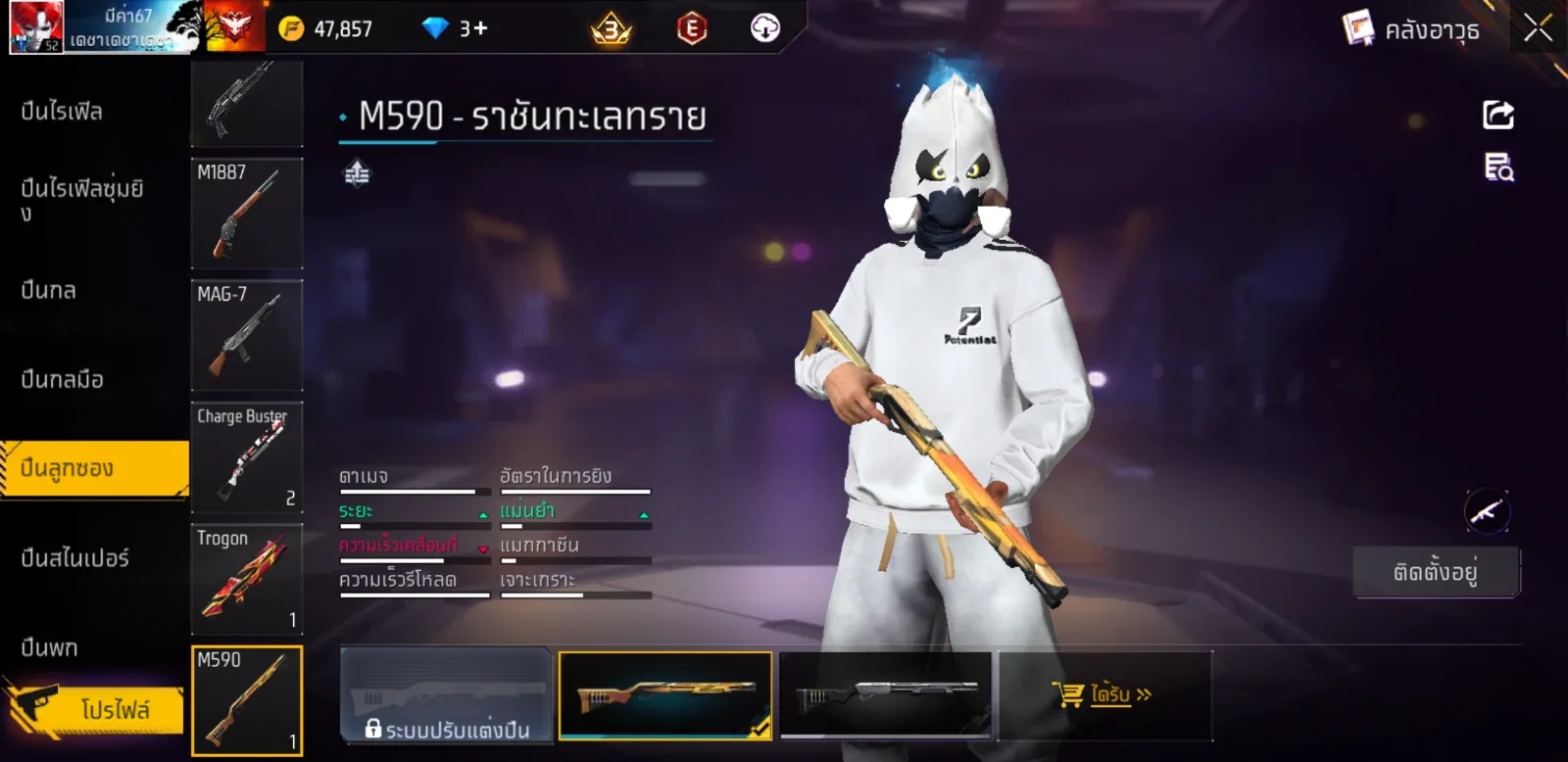The width and height of the screenshot is (1568, 762).
Task: Open the locked ระบบปรับแต่งปืน panel
Action: pyautogui.click(x=446, y=696)
